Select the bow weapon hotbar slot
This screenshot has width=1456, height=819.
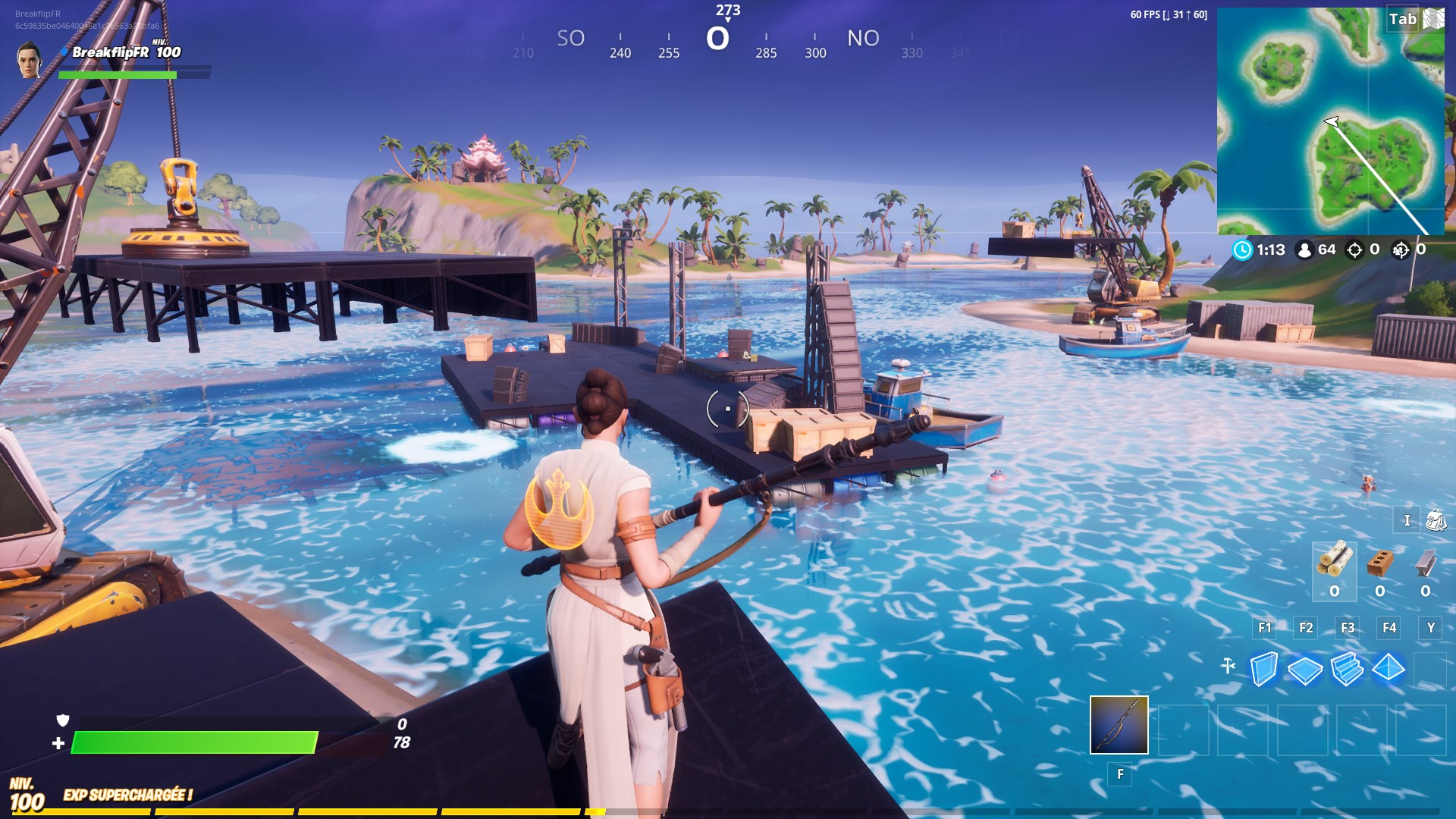pyautogui.click(x=1119, y=725)
